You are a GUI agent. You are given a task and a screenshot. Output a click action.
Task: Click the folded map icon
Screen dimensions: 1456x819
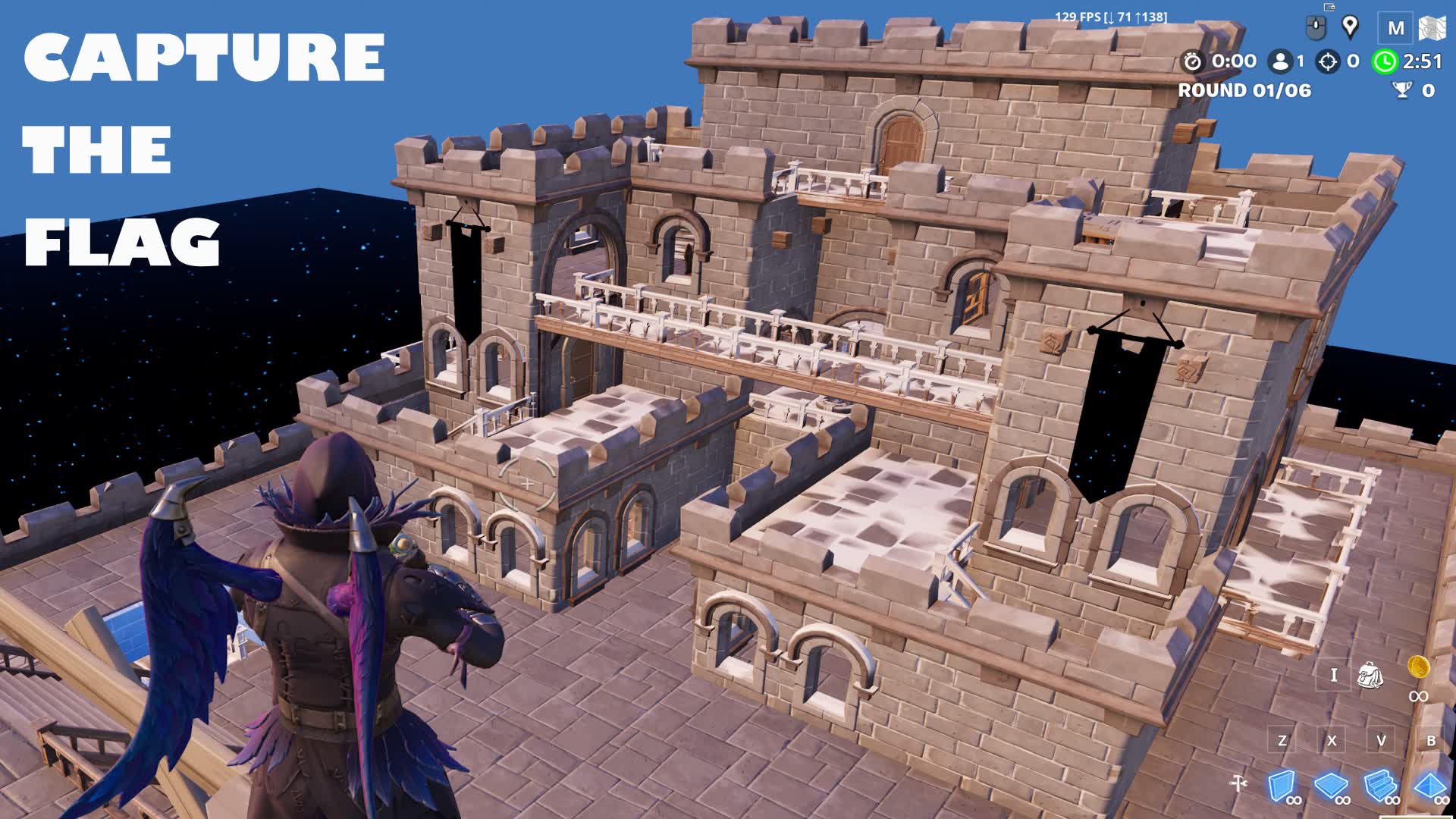1432,27
